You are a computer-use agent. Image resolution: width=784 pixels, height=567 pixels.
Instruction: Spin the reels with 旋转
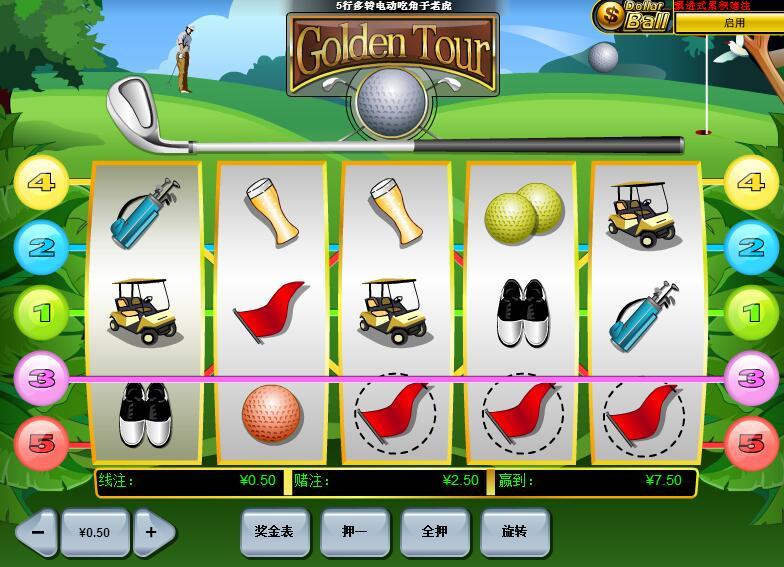click(x=515, y=532)
